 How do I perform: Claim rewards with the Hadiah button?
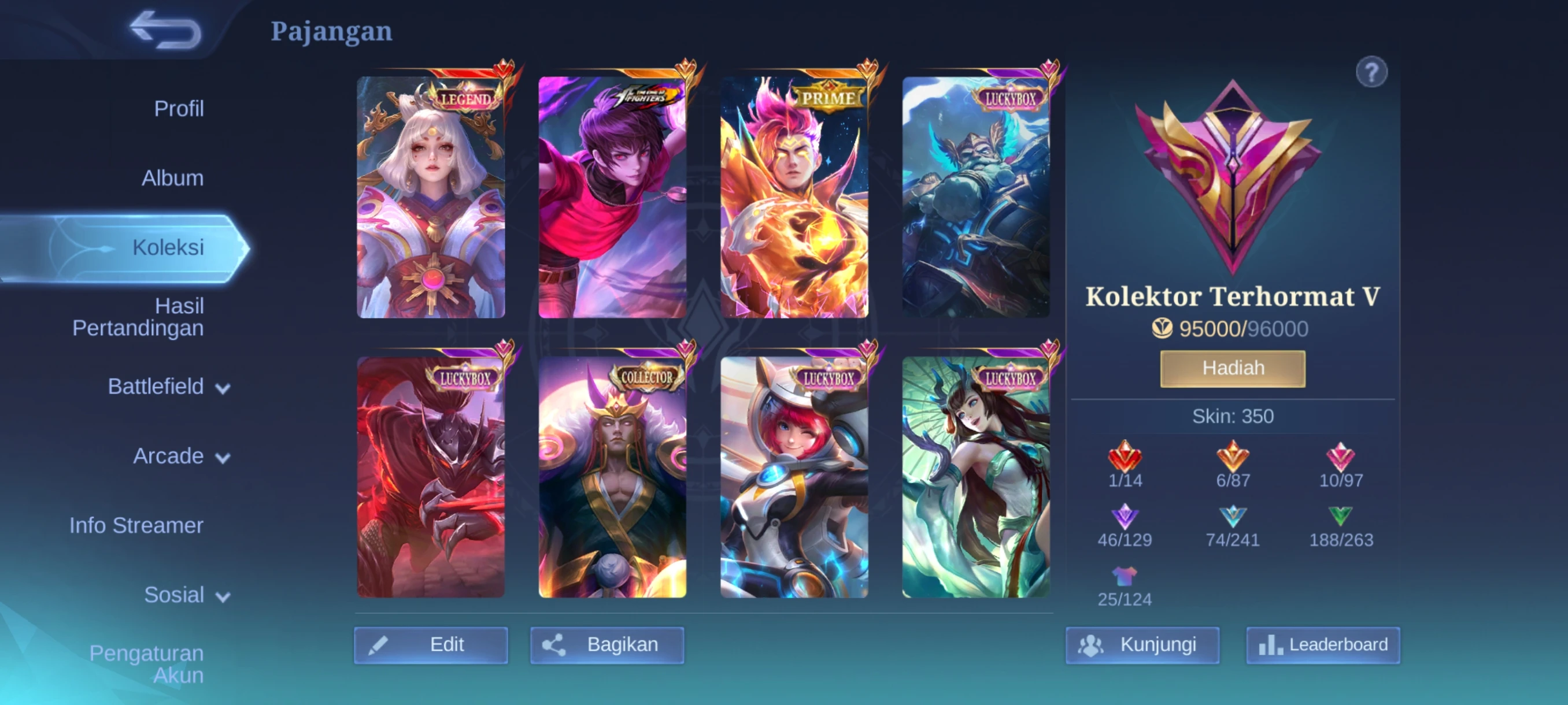tap(1233, 368)
